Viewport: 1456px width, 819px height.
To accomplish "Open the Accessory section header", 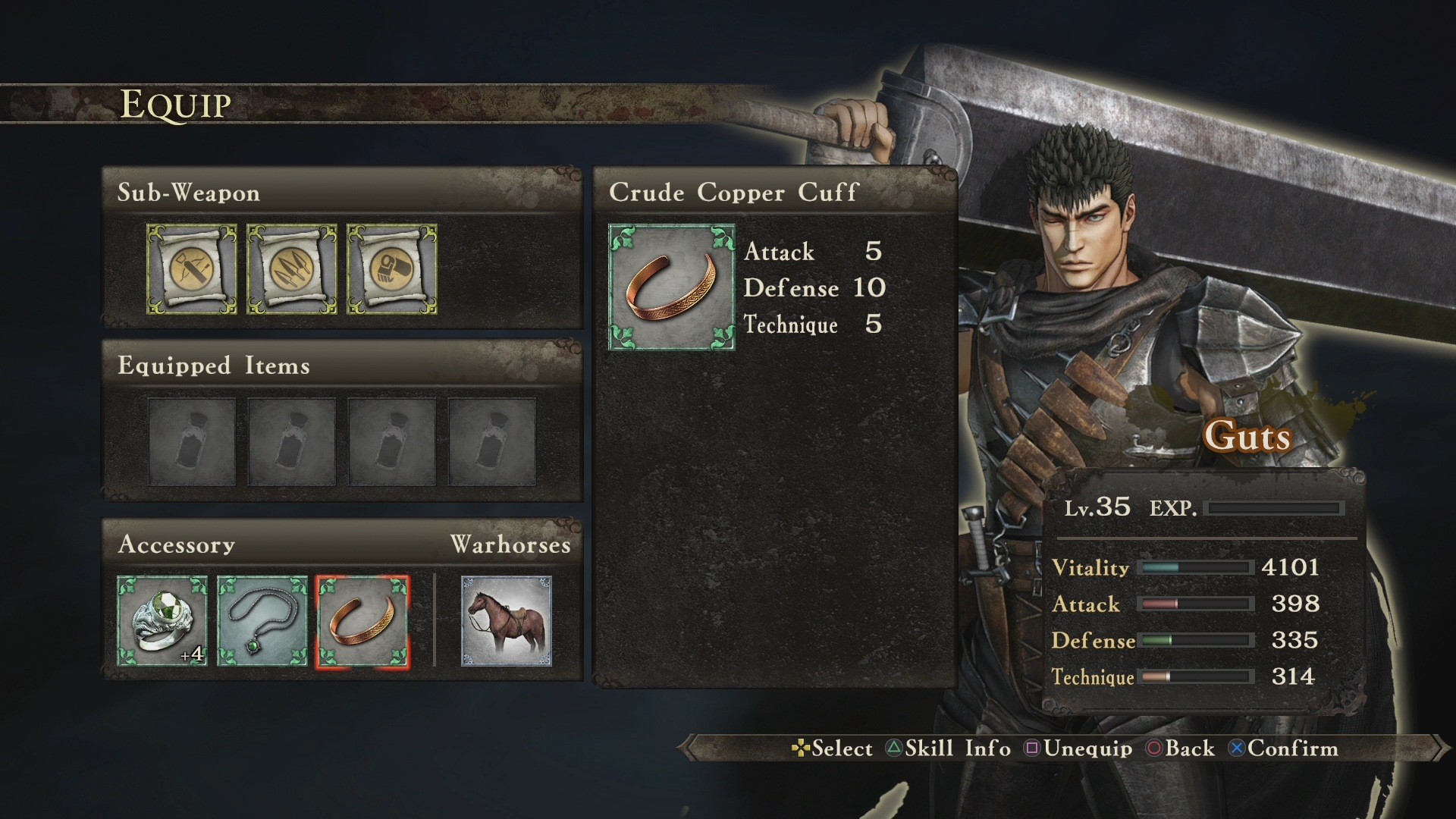I will tap(176, 544).
